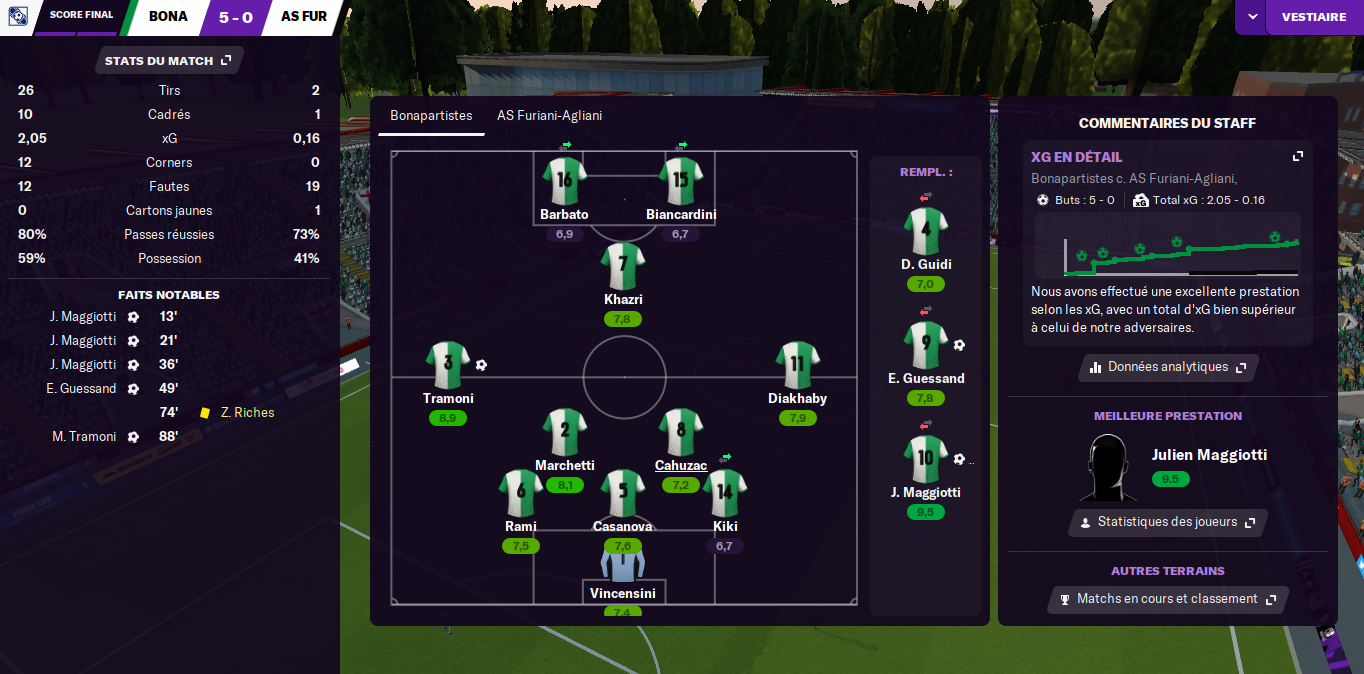The image size is (1364, 674).
Task: Click Tramoni's number 3 shirt
Action: coord(447,364)
